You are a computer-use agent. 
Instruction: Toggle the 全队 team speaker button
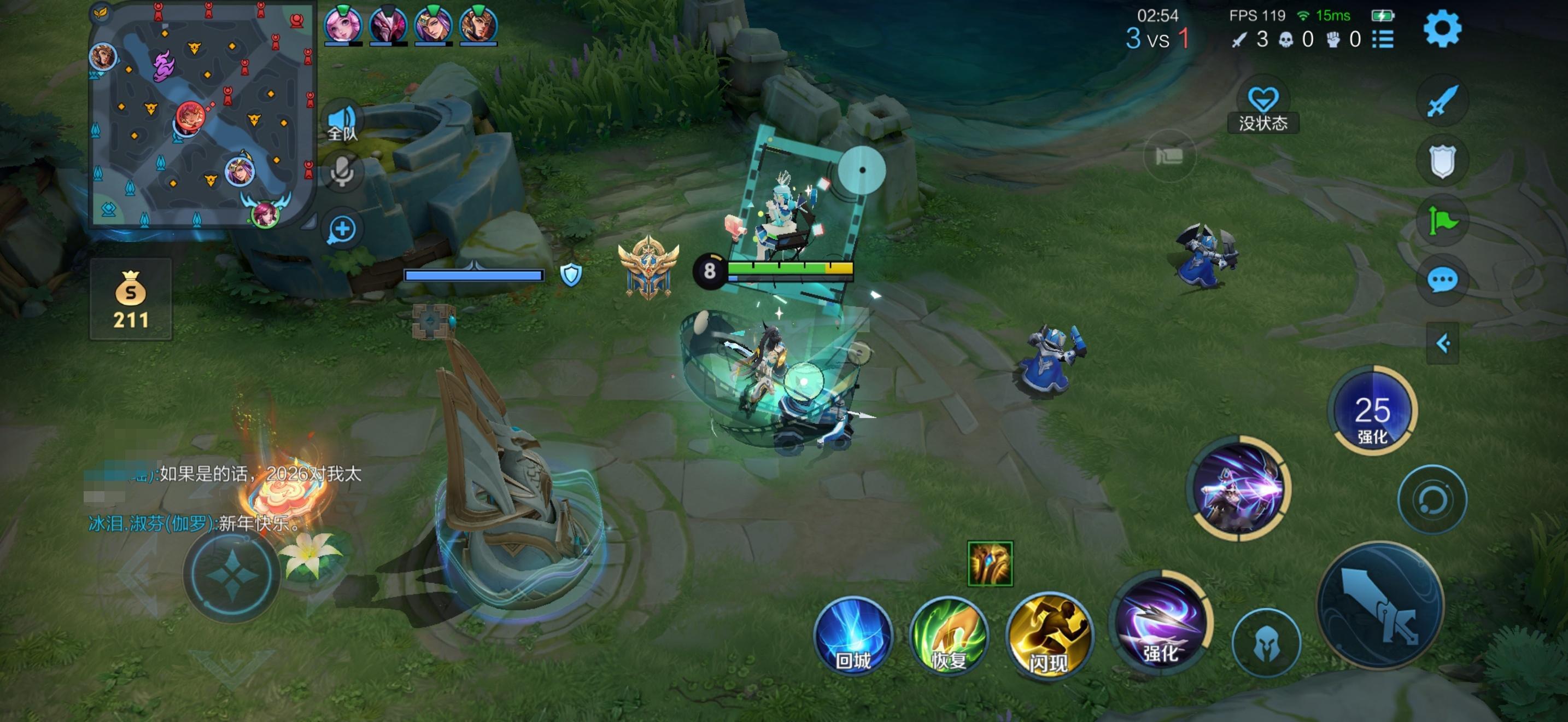point(342,122)
